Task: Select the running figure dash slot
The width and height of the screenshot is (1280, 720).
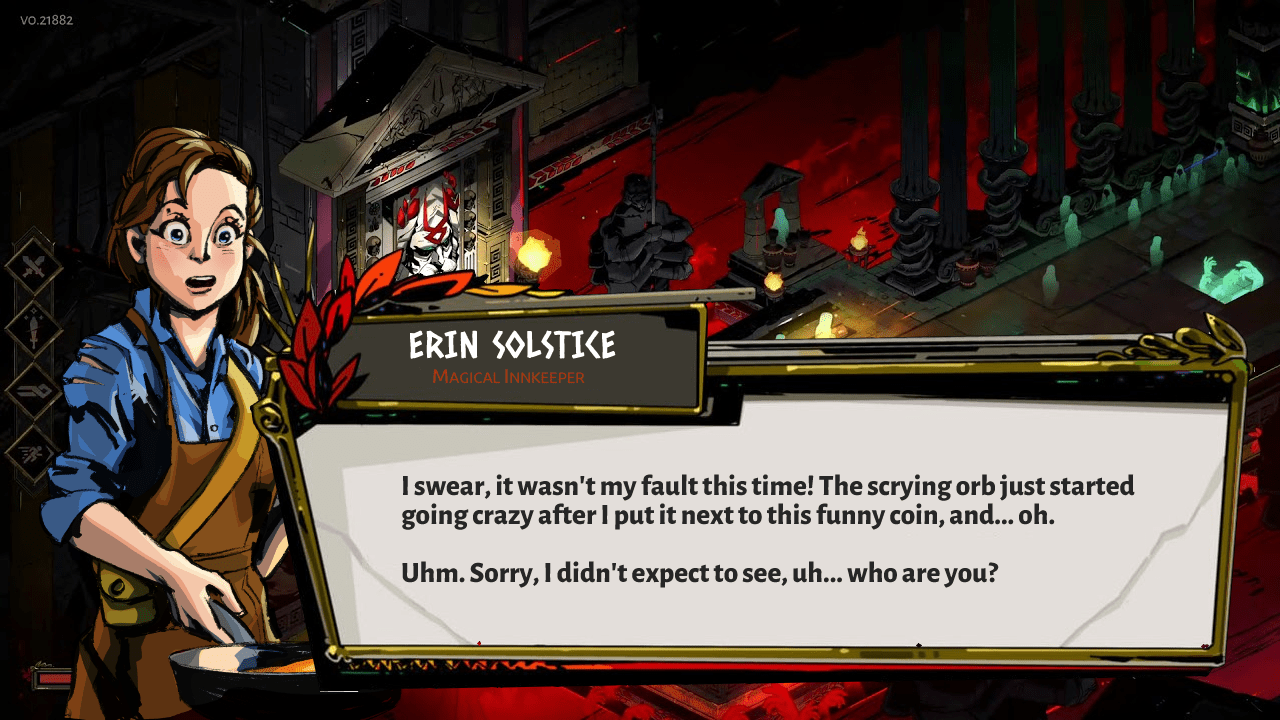Action: 33,452
